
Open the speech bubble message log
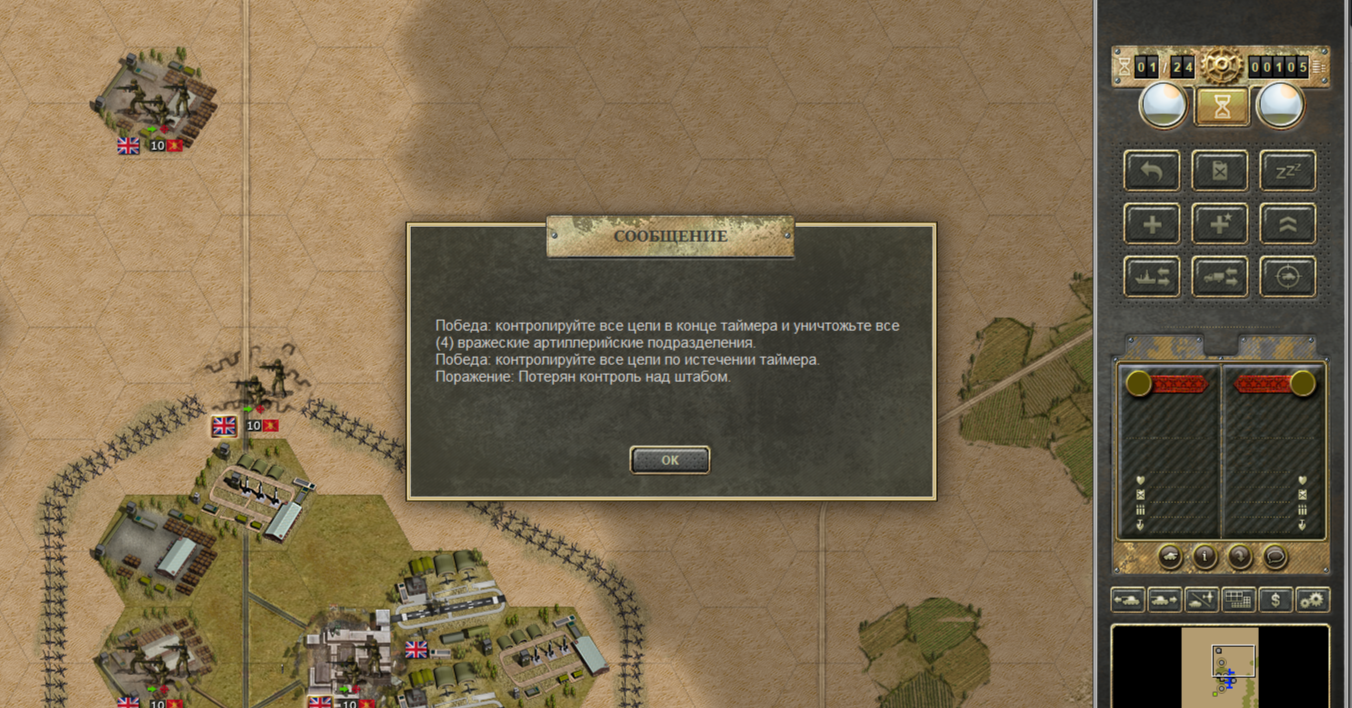(1274, 556)
